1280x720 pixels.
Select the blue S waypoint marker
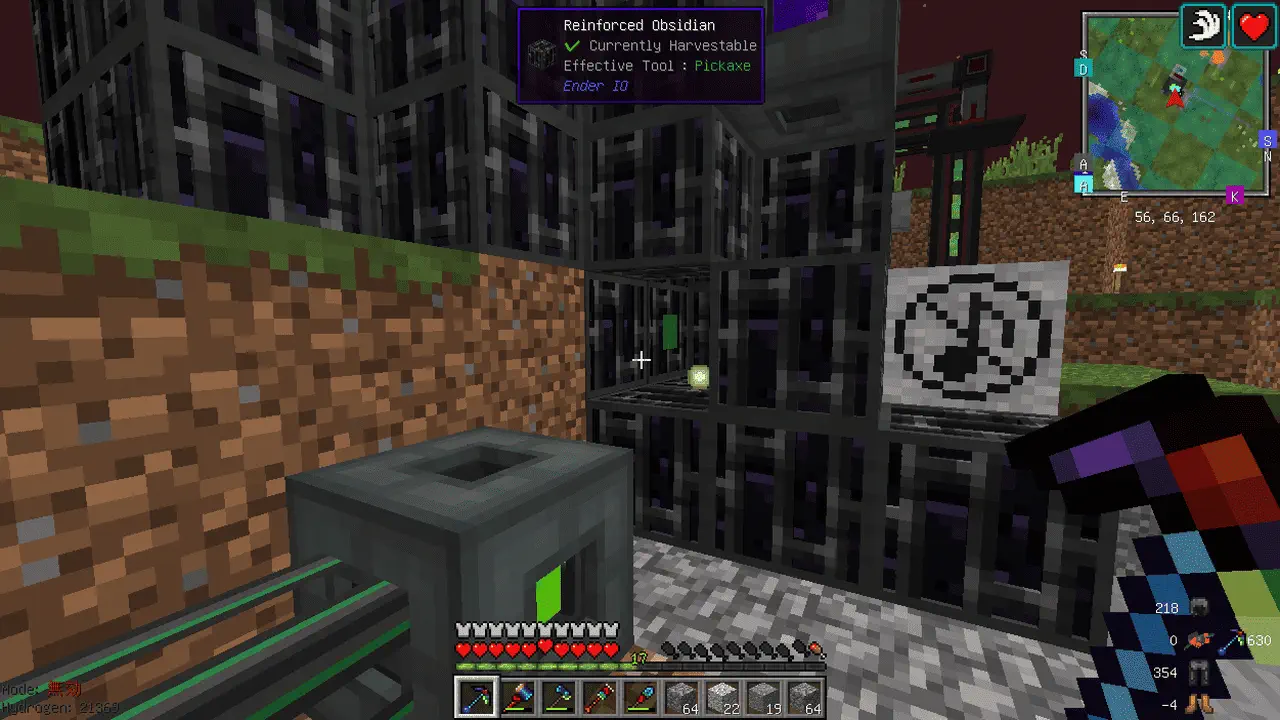click(x=1267, y=140)
